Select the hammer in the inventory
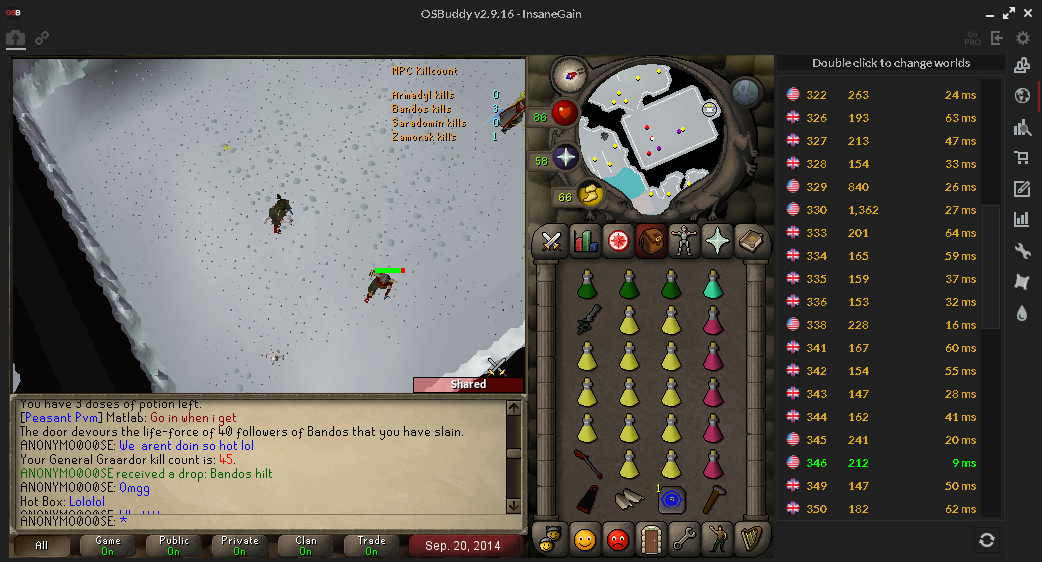The width and height of the screenshot is (1042, 562). pyautogui.click(x=711, y=497)
